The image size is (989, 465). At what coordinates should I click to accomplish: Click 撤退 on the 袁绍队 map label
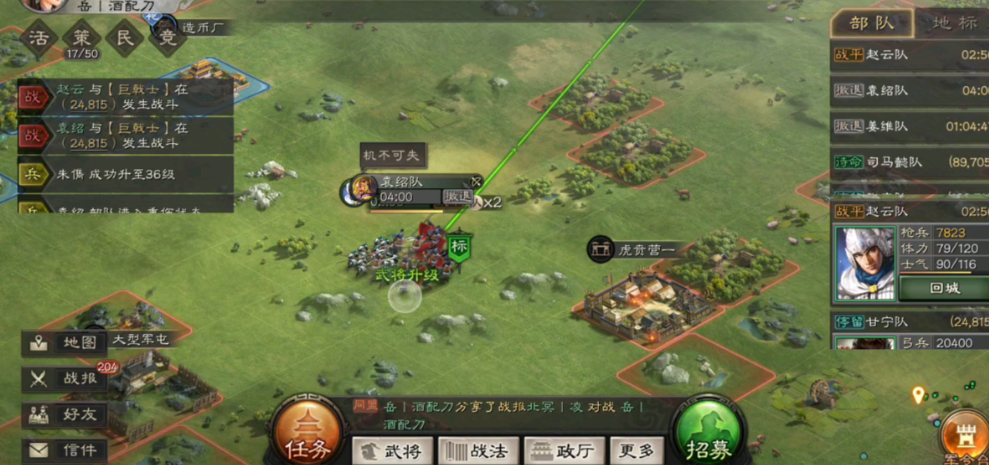[x=458, y=197]
